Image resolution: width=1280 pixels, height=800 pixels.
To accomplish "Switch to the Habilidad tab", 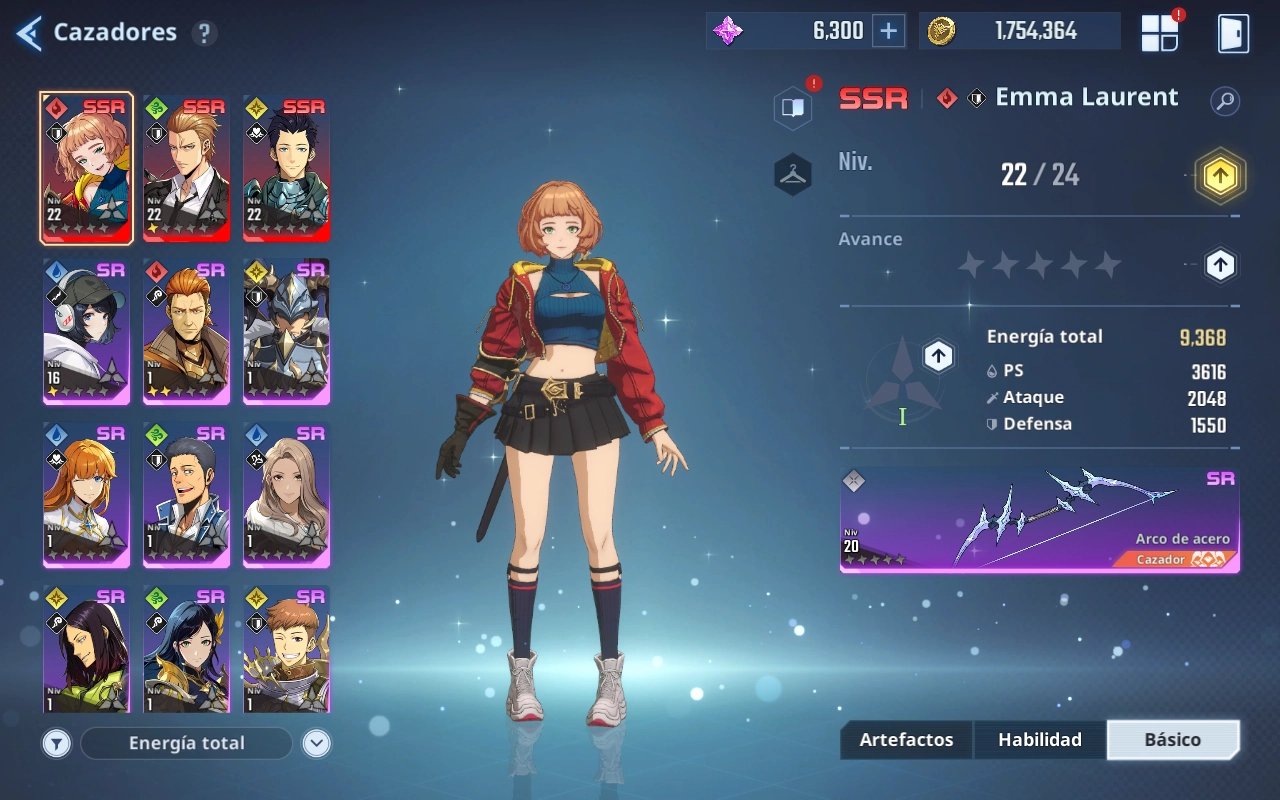I will [x=1040, y=740].
